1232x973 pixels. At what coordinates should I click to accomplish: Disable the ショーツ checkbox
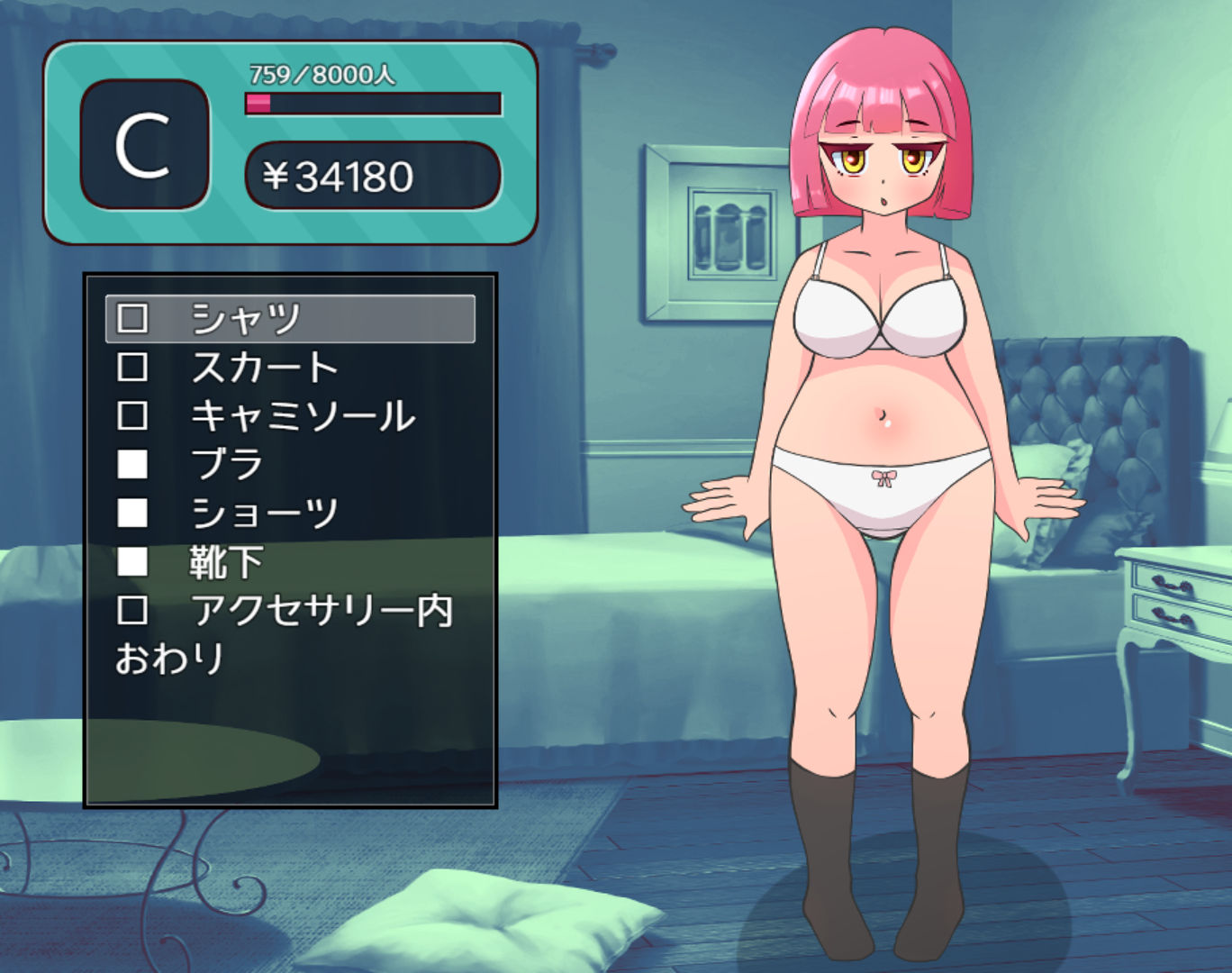click(133, 513)
